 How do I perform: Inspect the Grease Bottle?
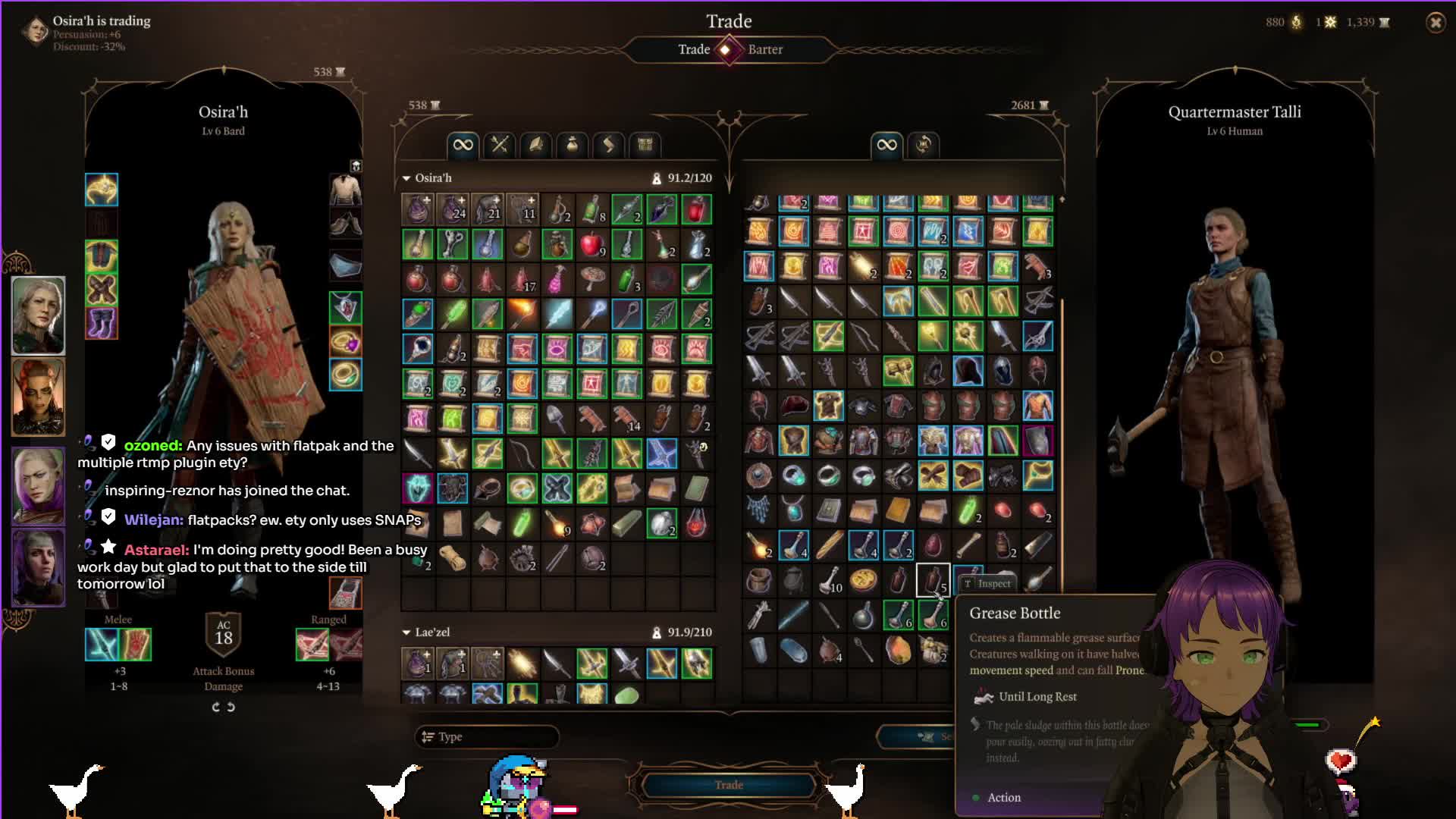(x=987, y=583)
